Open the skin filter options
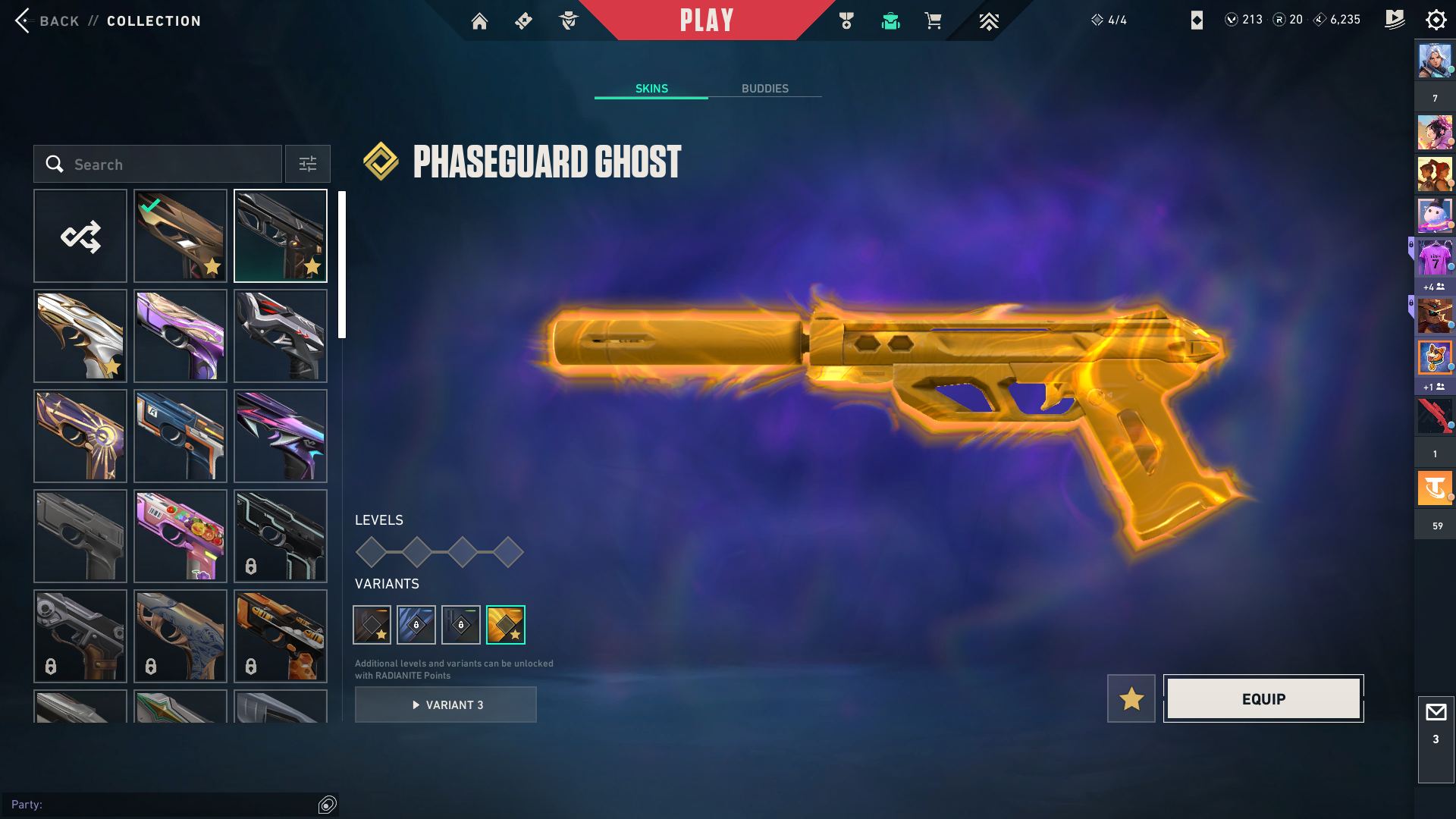 coord(308,165)
